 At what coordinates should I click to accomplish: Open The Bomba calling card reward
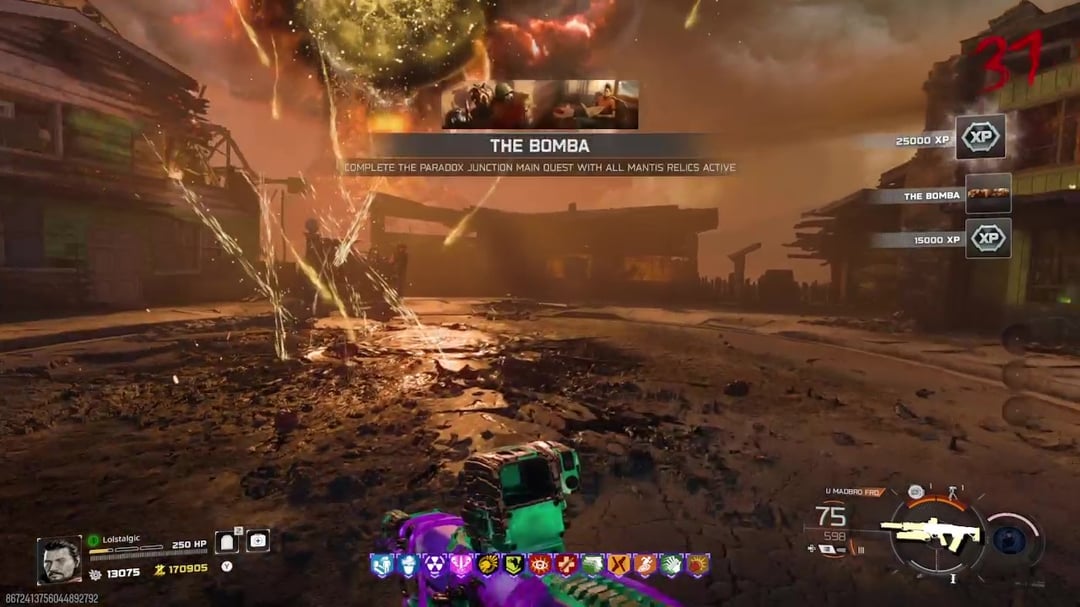coord(988,194)
